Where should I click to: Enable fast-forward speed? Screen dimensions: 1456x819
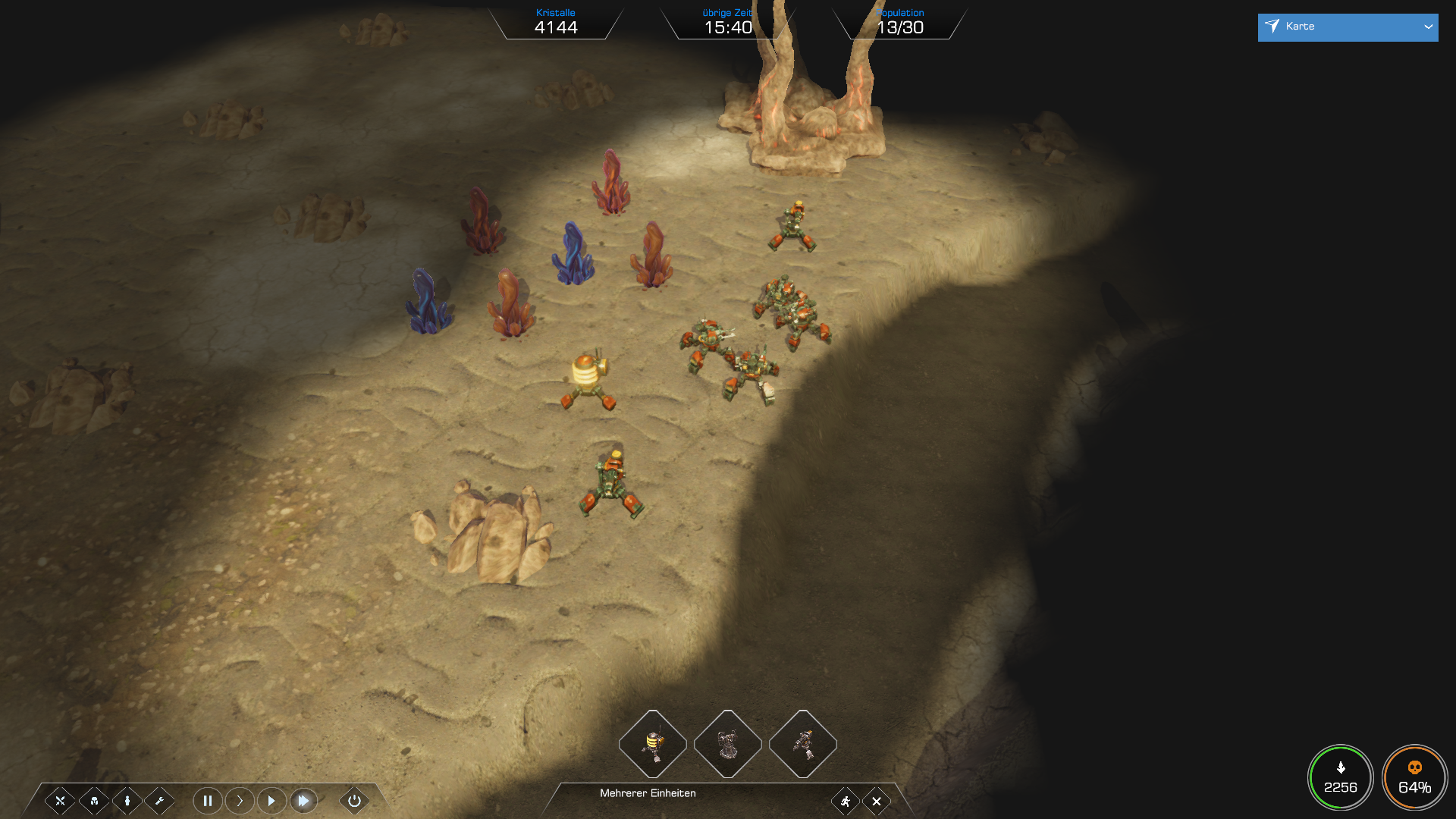click(x=303, y=801)
